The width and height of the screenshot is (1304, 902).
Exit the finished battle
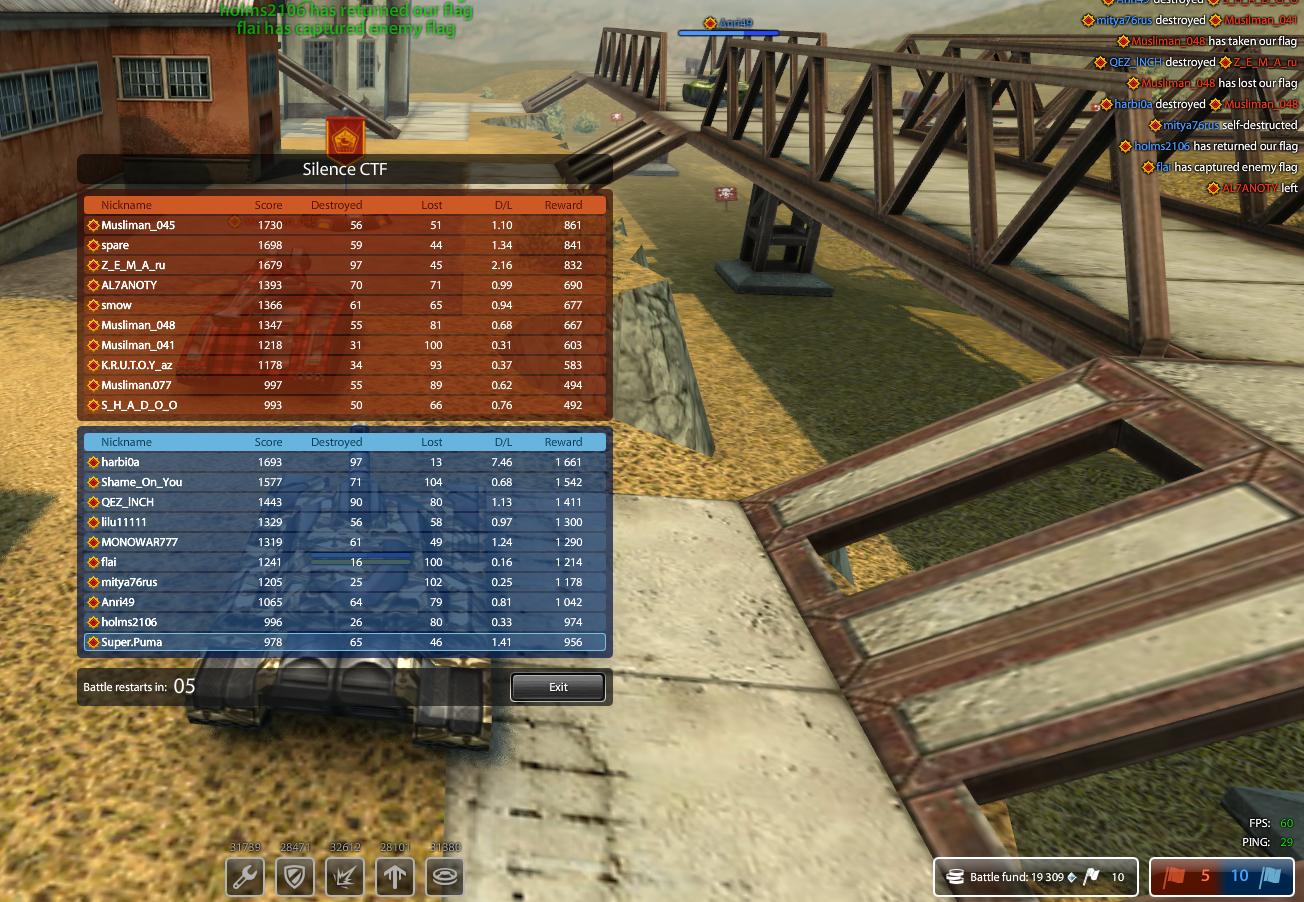click(x=558, y=687)
